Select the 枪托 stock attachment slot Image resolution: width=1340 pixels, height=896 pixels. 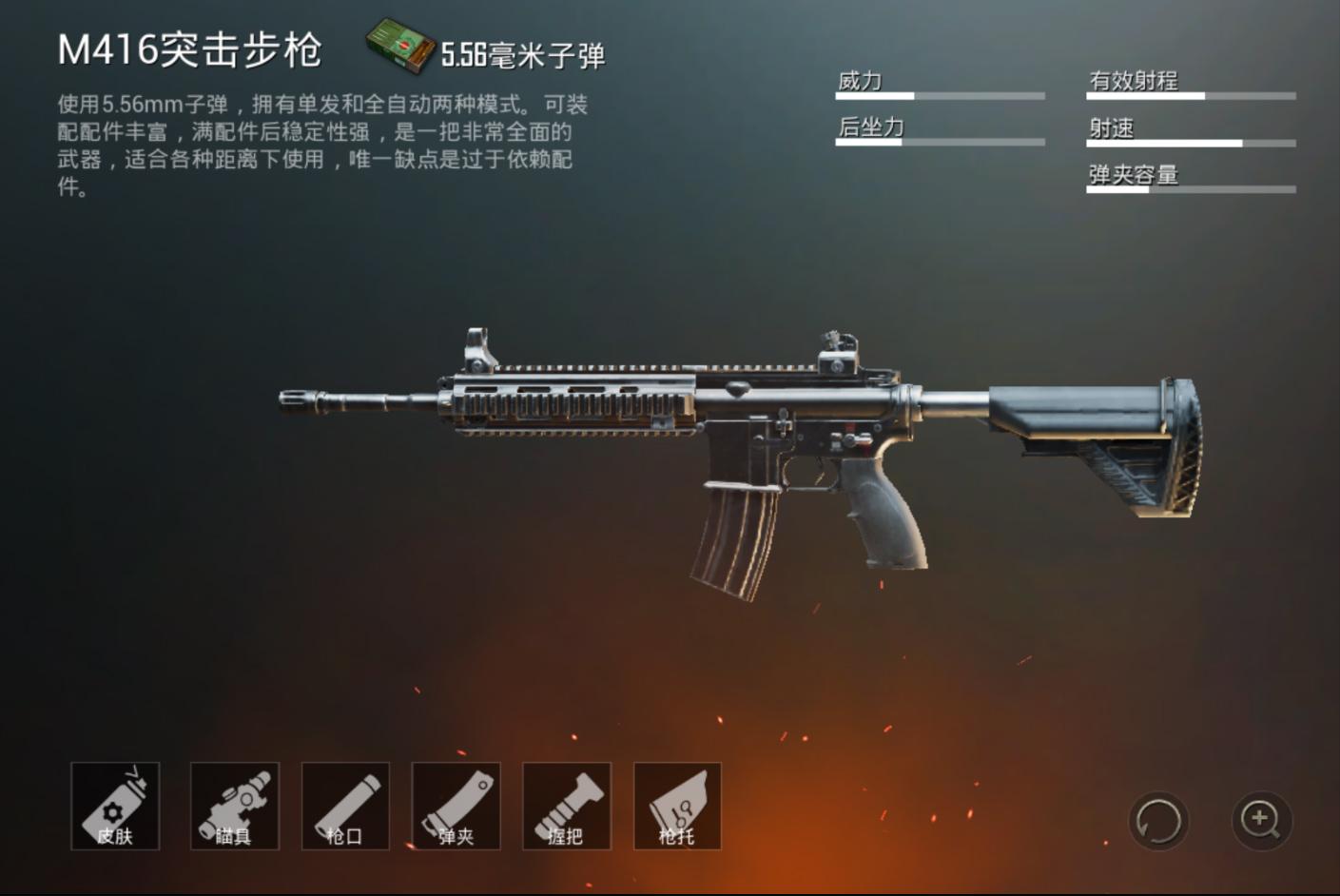[679, 808]
